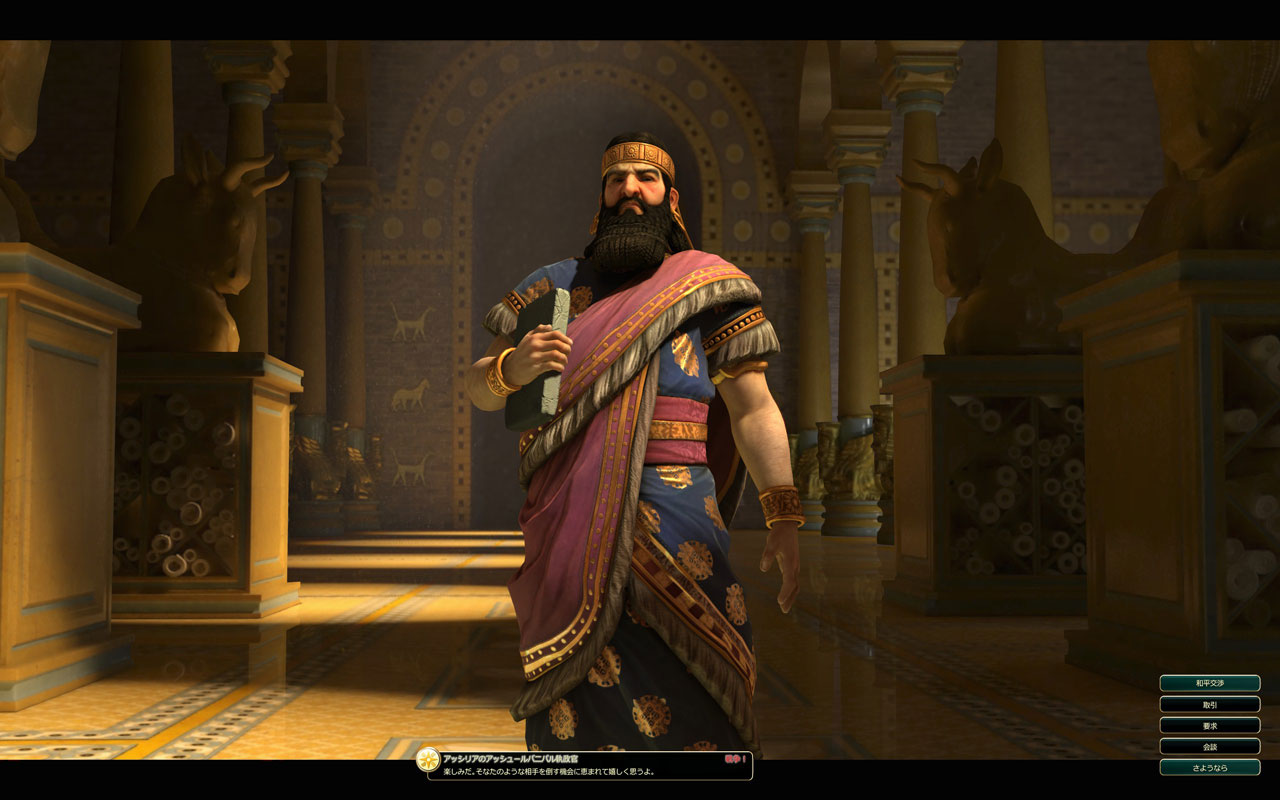Choose the 和平交渉 peace negotiation option
This screenshot has width=1280, height=800.
[1209, 683]
